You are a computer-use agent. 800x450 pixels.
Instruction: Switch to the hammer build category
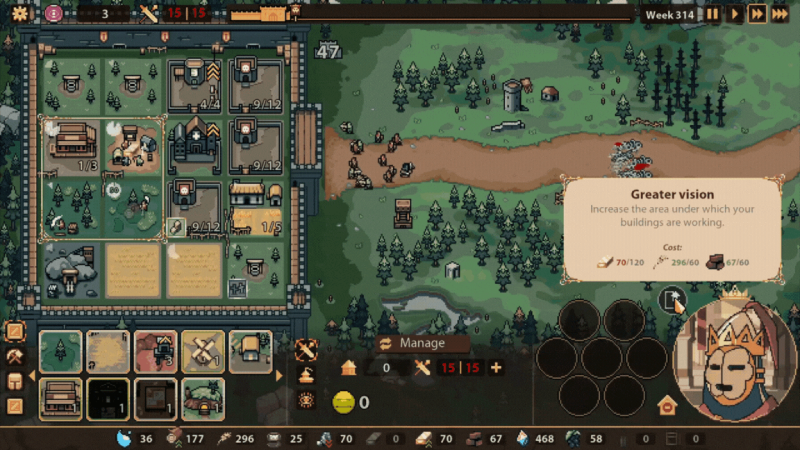(x=15, y=356)
